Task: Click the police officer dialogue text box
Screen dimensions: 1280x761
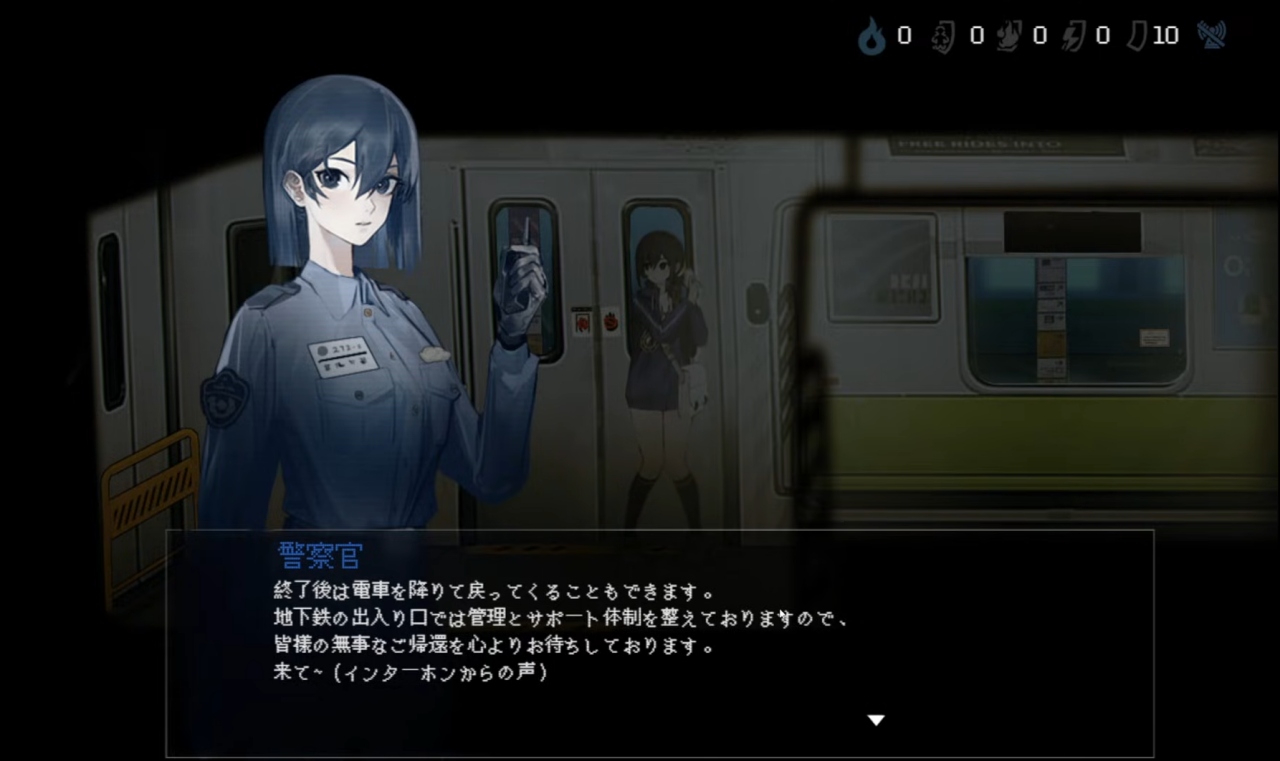Action: (659, 642)
